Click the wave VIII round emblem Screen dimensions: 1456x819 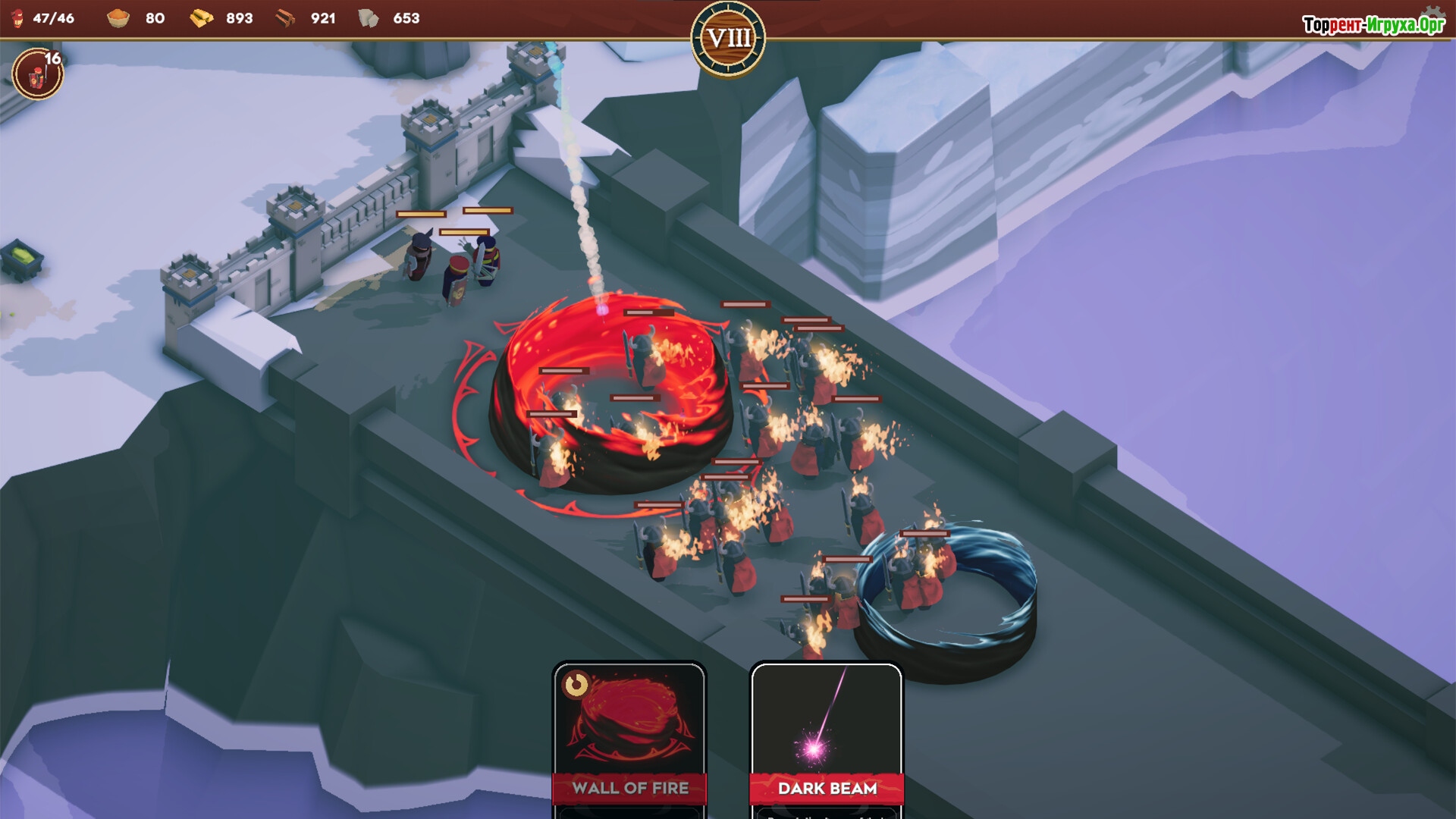coord(728,38)
